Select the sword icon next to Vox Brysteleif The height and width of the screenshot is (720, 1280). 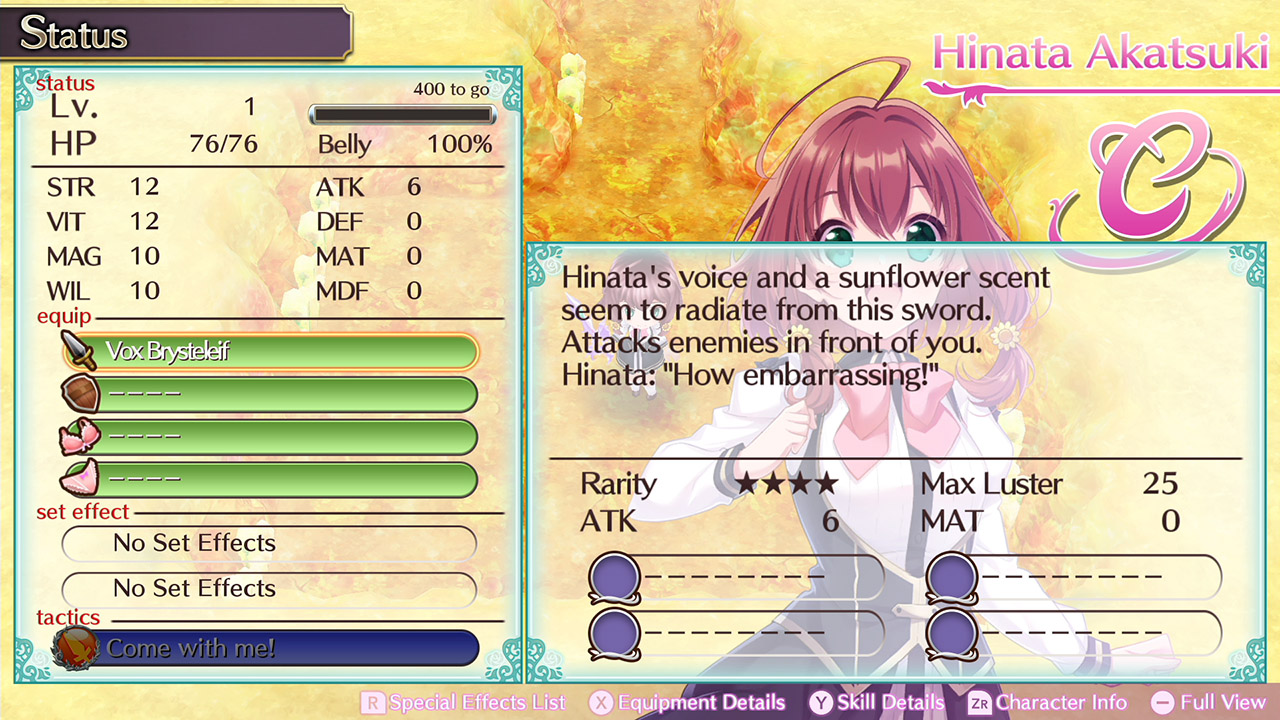(x=78, y=352)
